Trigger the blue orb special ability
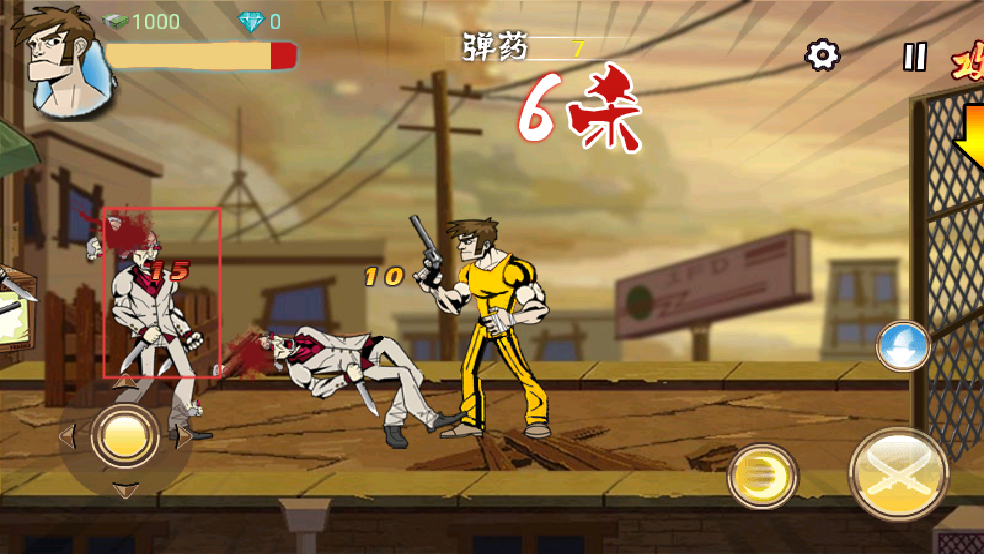Image resolution: width=984 pixels, height=554 pixels. pyautogui.click(x=902, y=346)
